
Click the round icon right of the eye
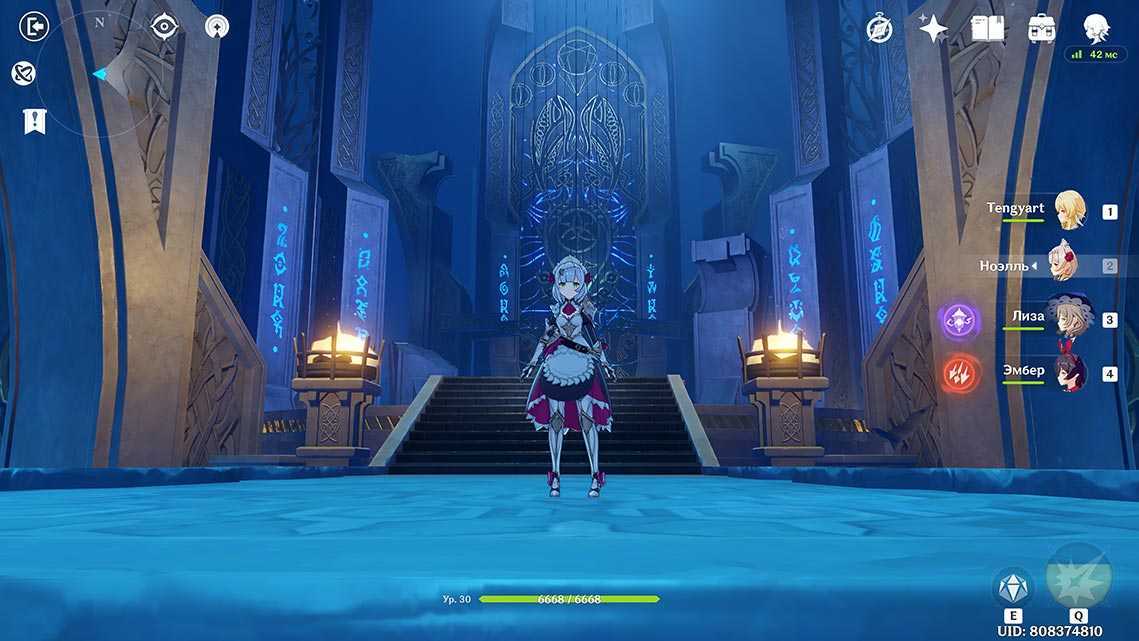click(x=216, y=27)
